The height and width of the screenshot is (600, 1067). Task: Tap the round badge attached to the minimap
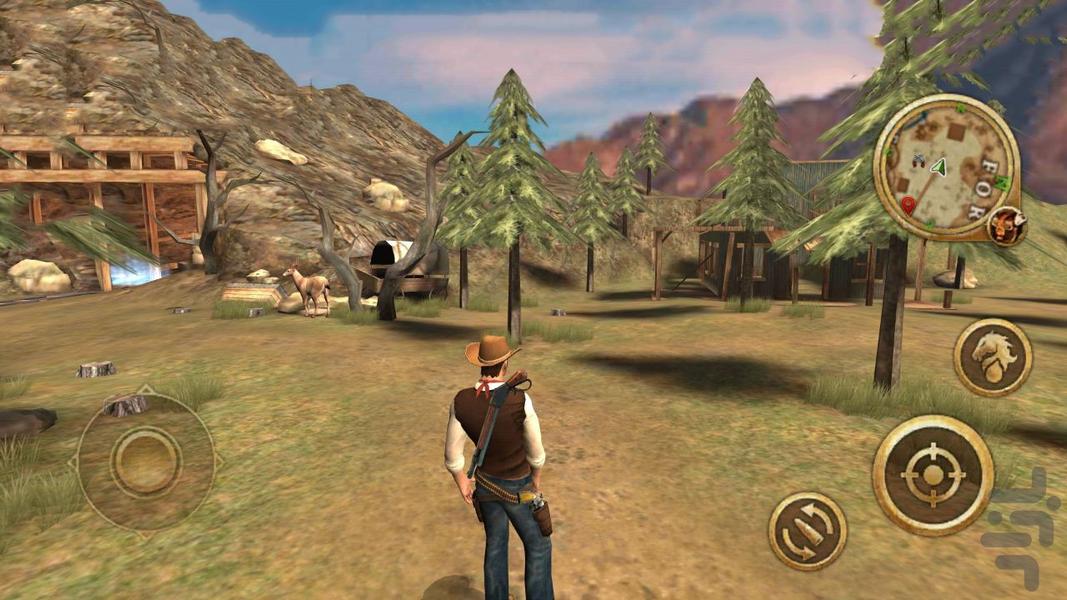[x=1006, y=226]
